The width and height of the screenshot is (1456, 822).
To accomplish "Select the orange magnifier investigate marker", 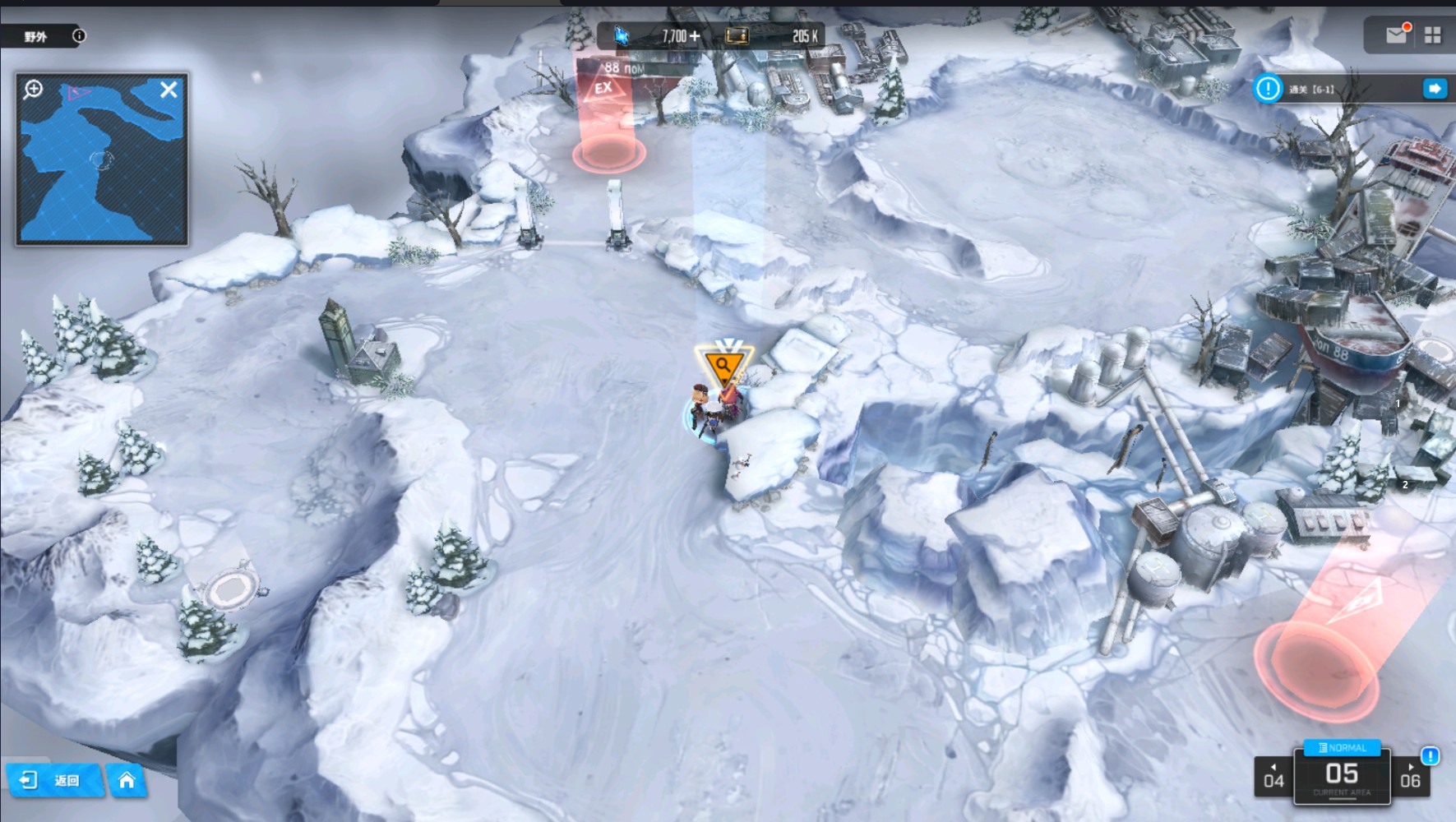I will click(723, 365).
